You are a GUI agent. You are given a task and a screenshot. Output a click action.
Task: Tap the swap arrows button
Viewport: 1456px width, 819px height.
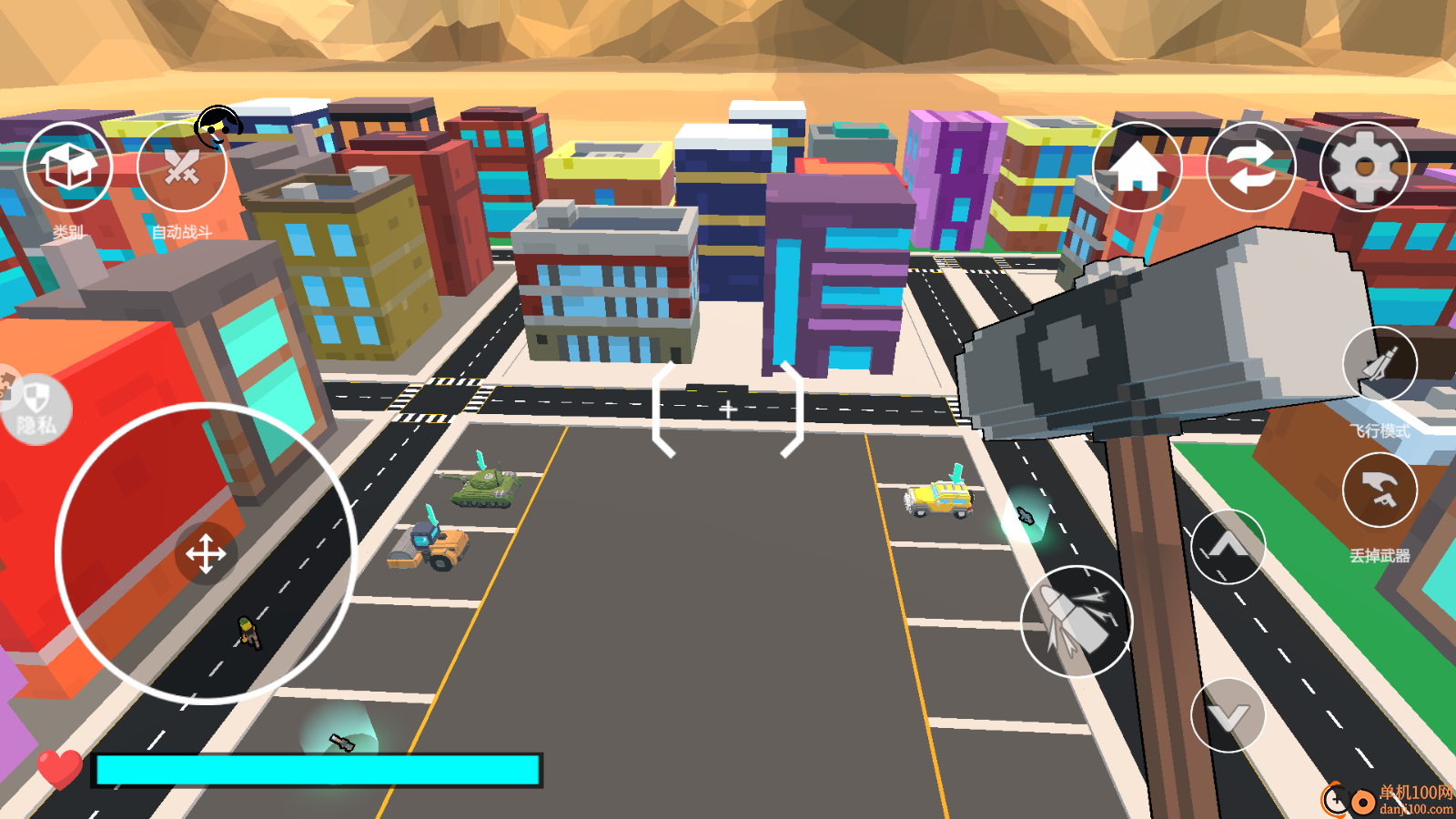click(x=1250, y=167)
